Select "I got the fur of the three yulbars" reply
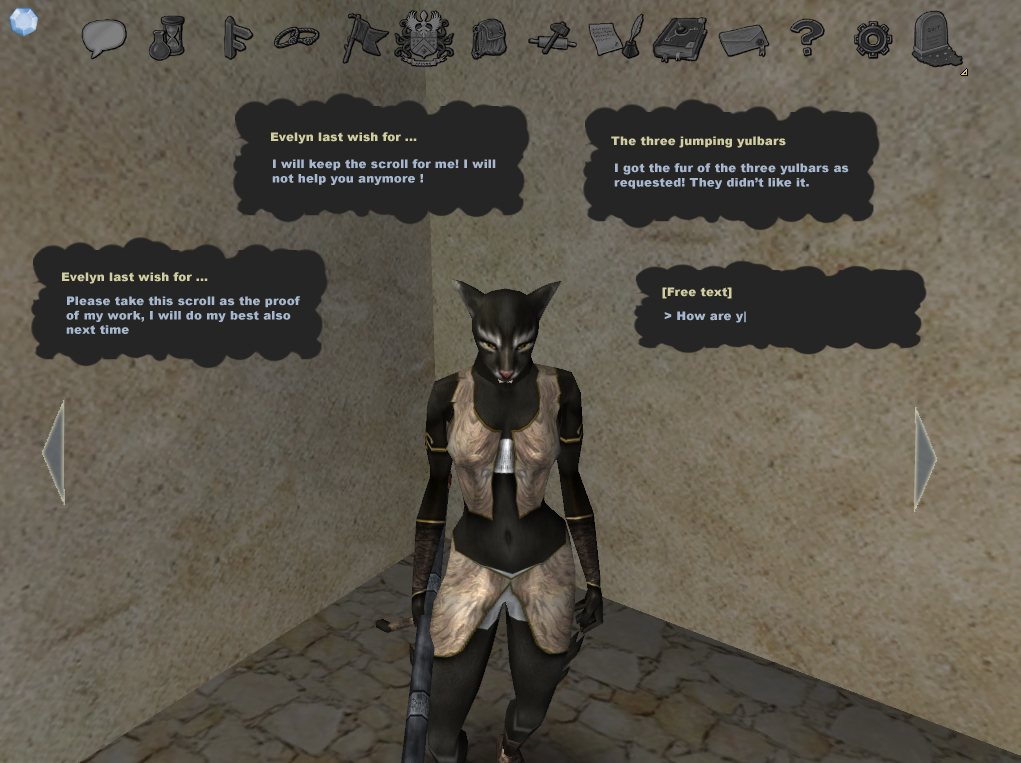The height and width of the screenshot is (763, 1021). [x=730, y=175]
